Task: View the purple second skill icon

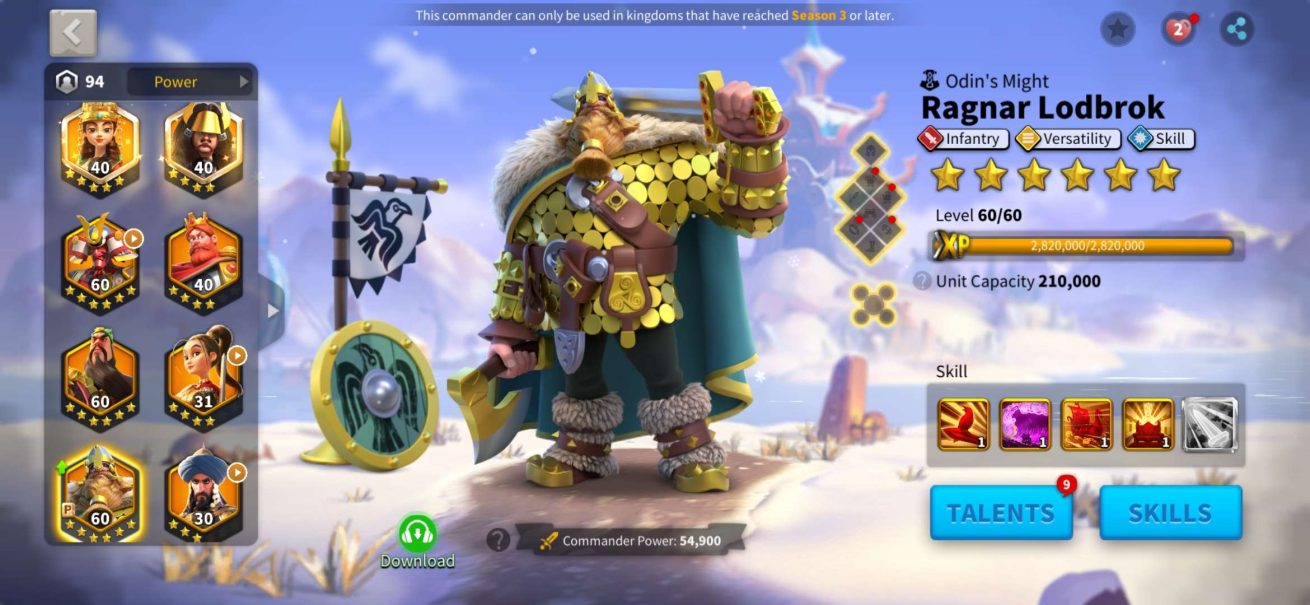Action: tap(1025, 424)
